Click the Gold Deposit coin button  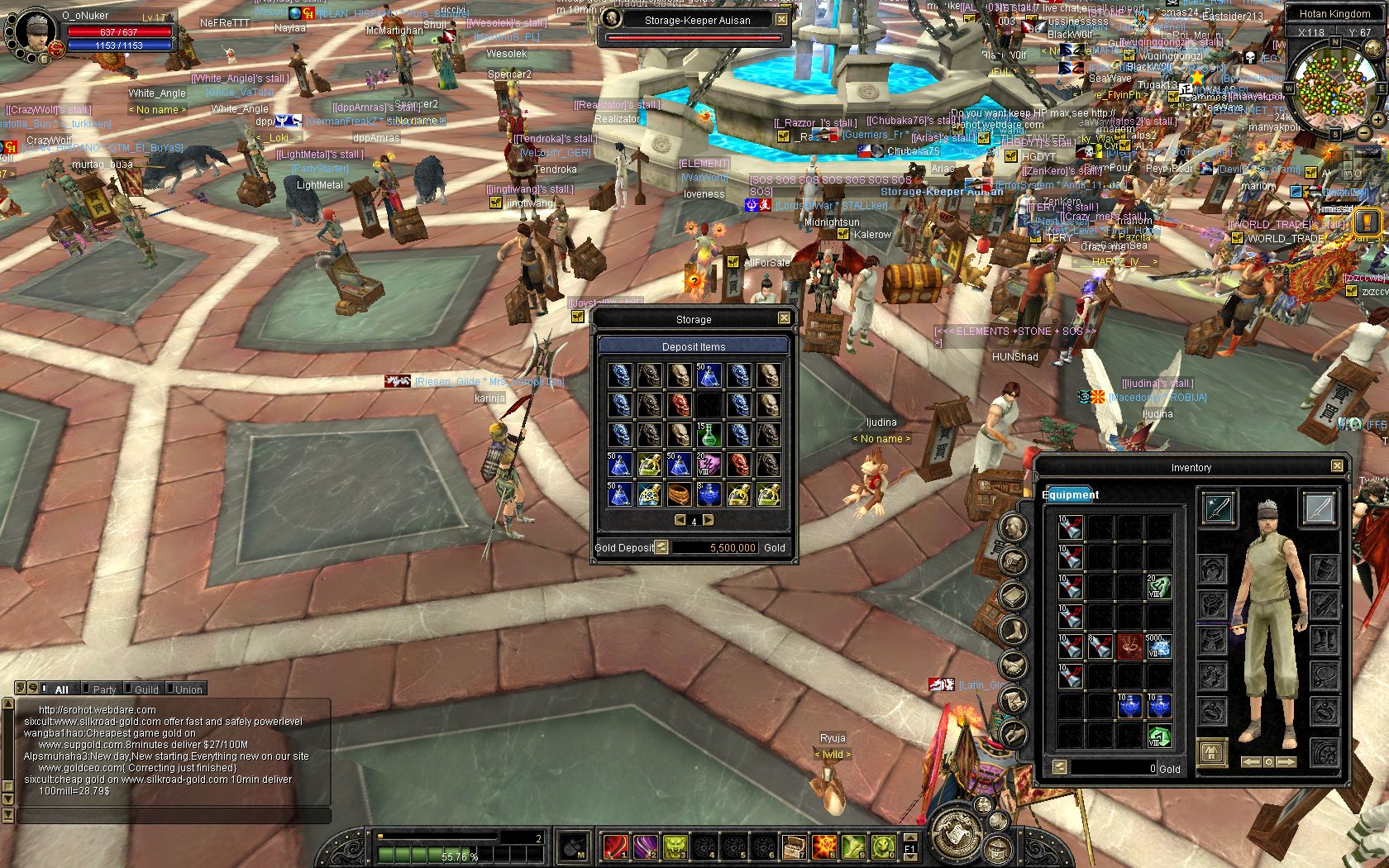661,547
